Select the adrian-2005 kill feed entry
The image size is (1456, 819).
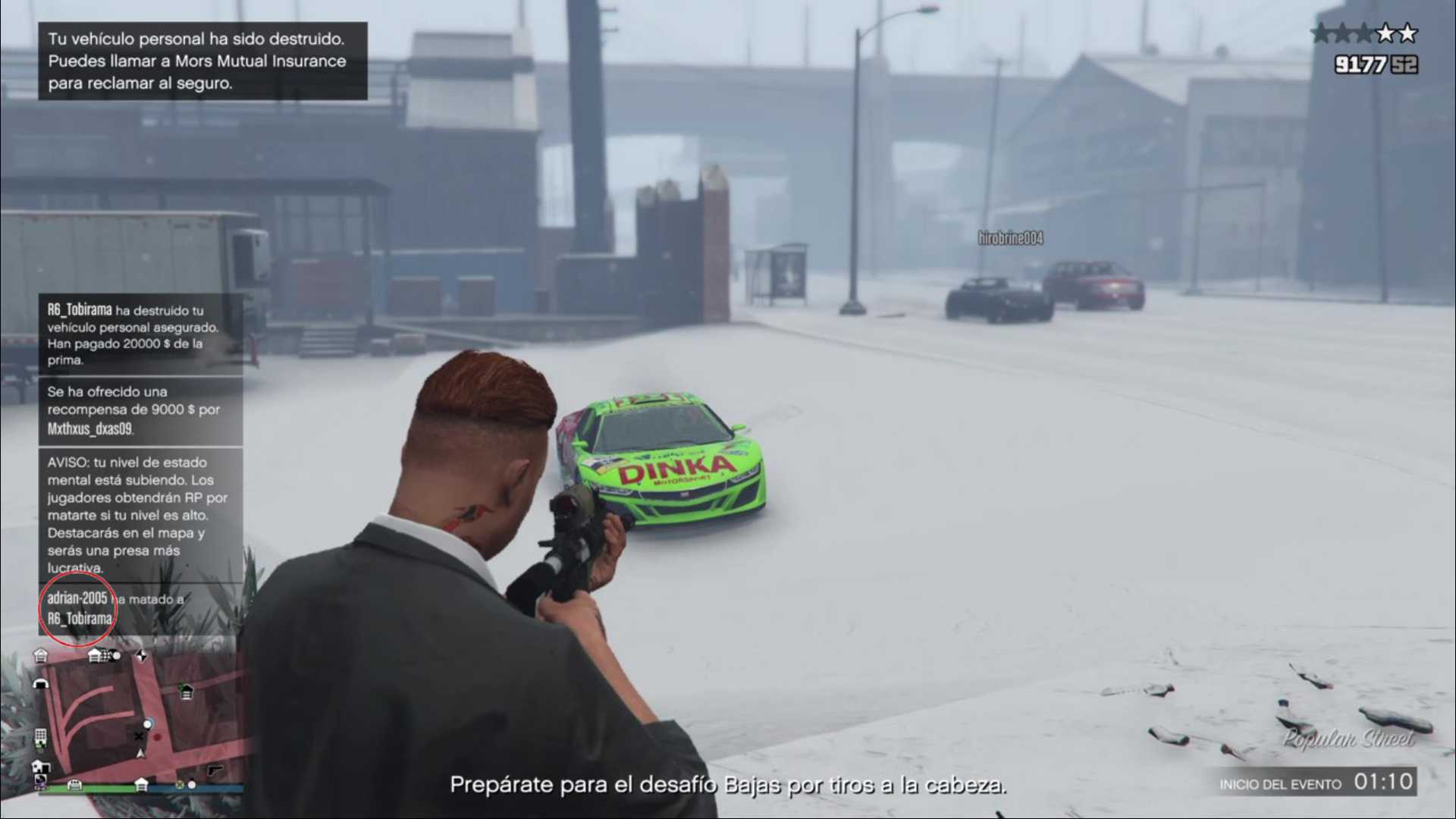(x=114, y=608)
